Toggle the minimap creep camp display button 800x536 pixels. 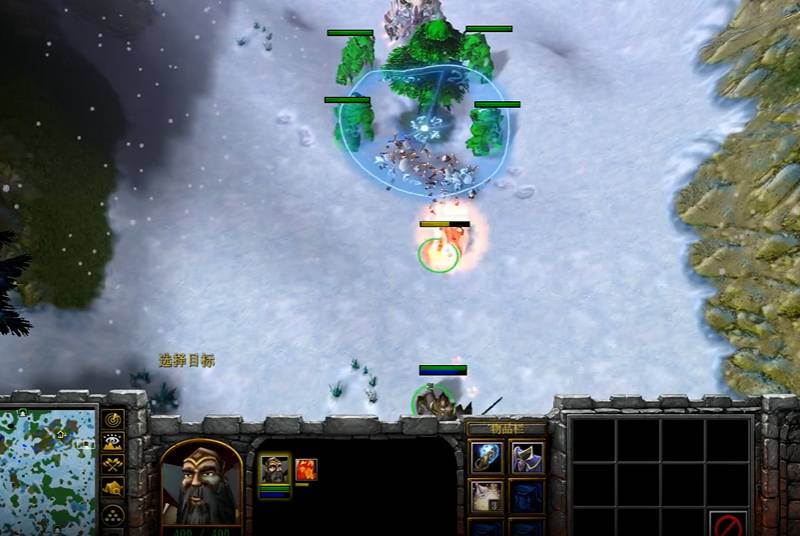(x=113, y=488)
